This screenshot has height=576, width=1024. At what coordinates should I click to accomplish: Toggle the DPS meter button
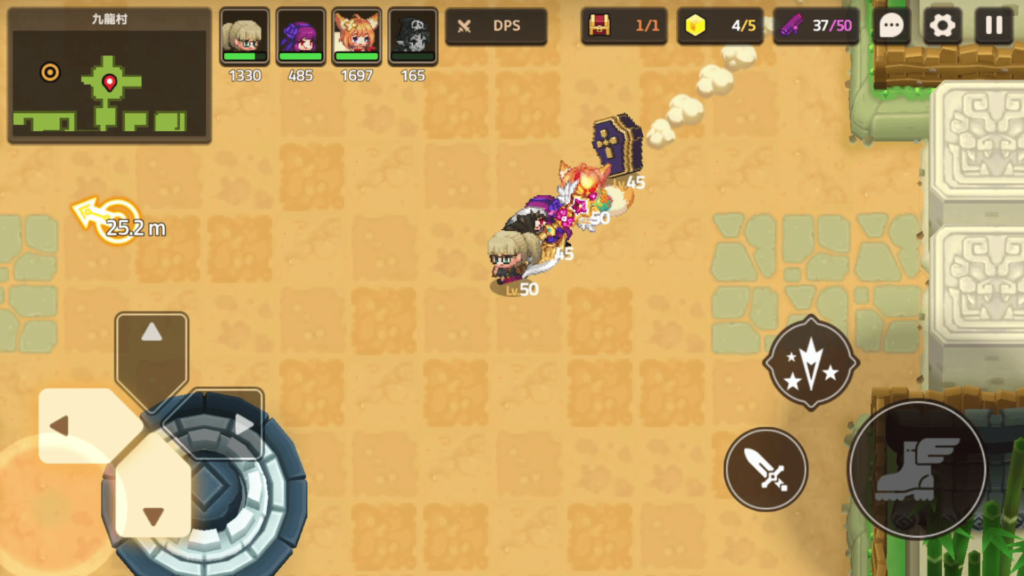tap(496, 26)
